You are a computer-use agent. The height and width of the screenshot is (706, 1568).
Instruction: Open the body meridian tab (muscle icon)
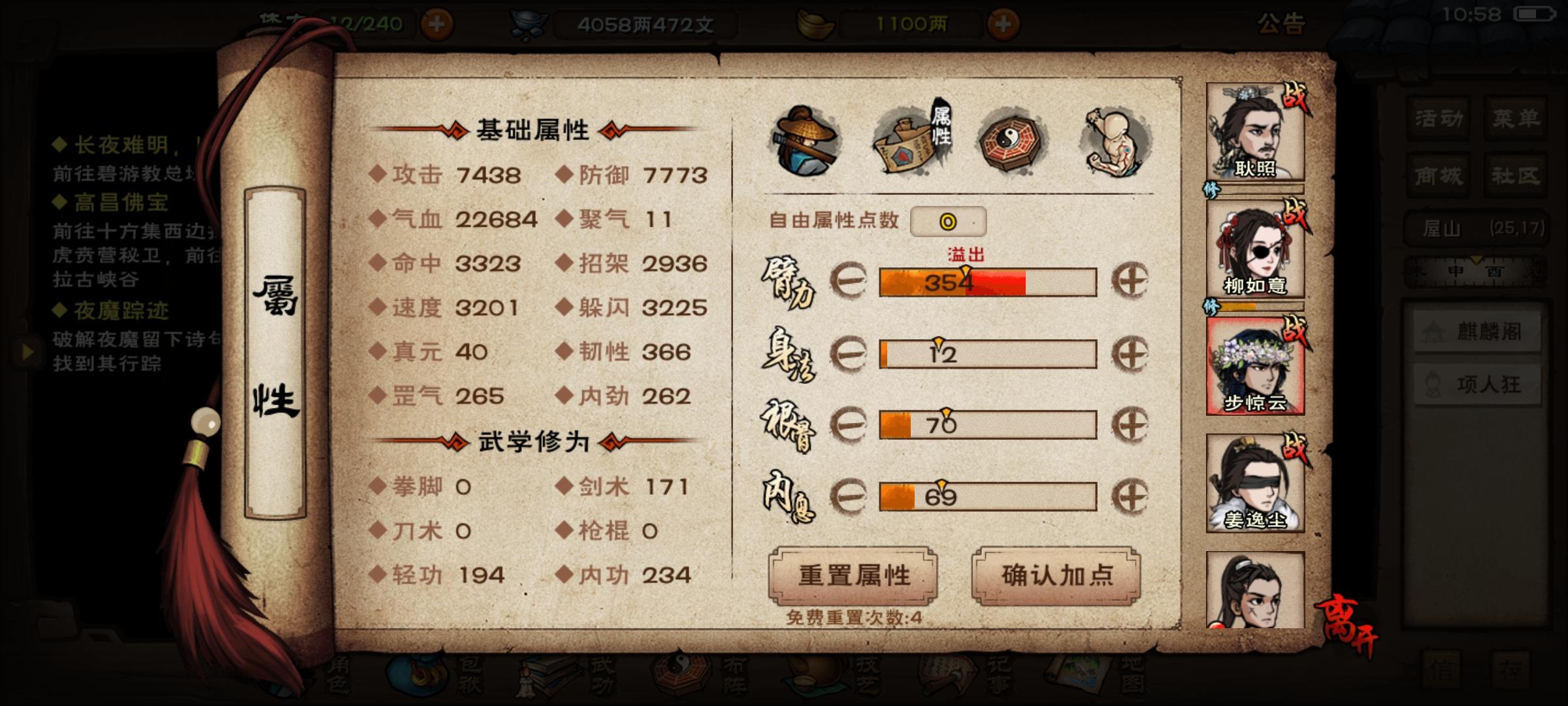[1112, 139]
